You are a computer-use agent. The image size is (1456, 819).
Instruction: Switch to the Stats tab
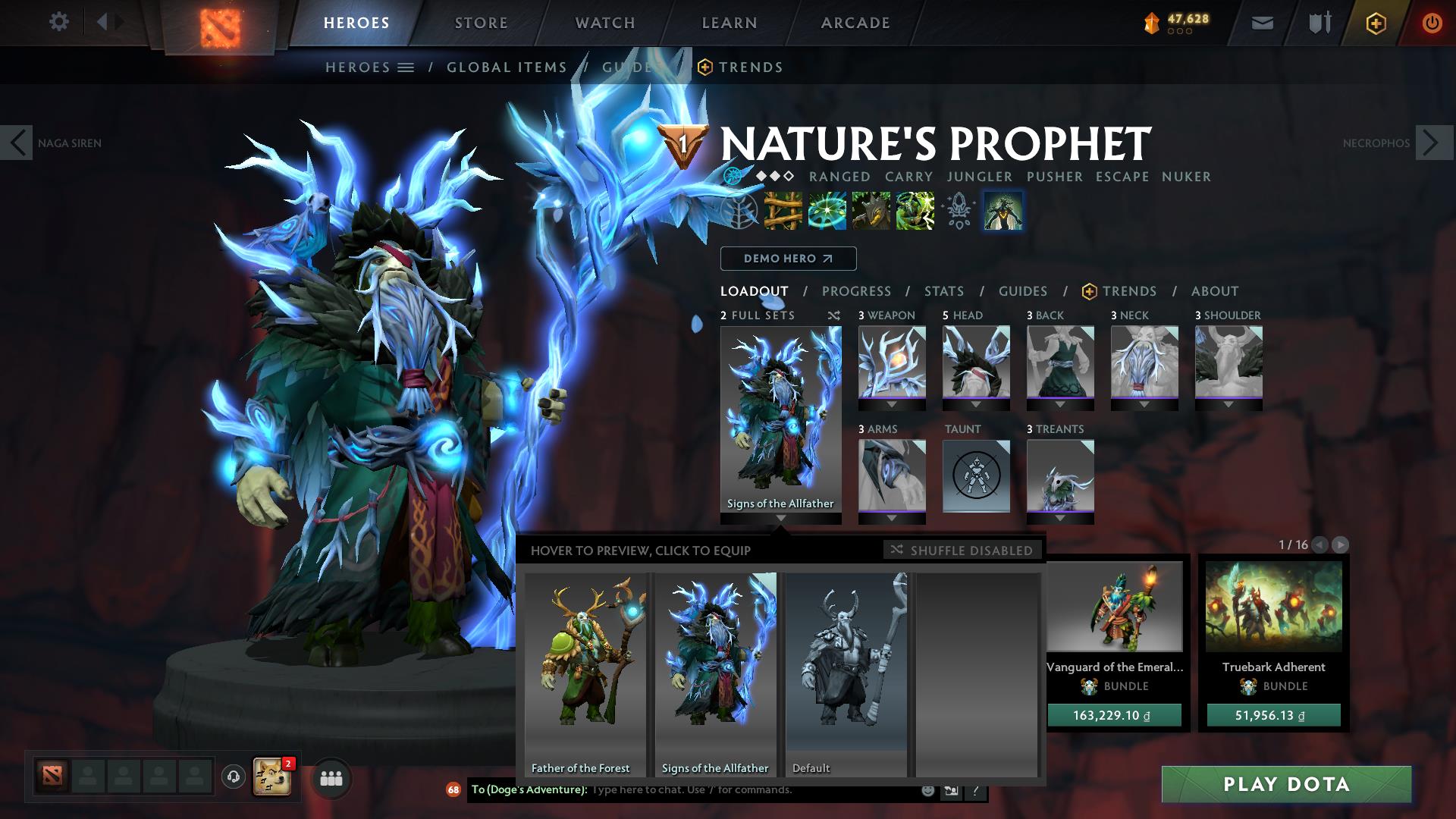pos(943,290)
